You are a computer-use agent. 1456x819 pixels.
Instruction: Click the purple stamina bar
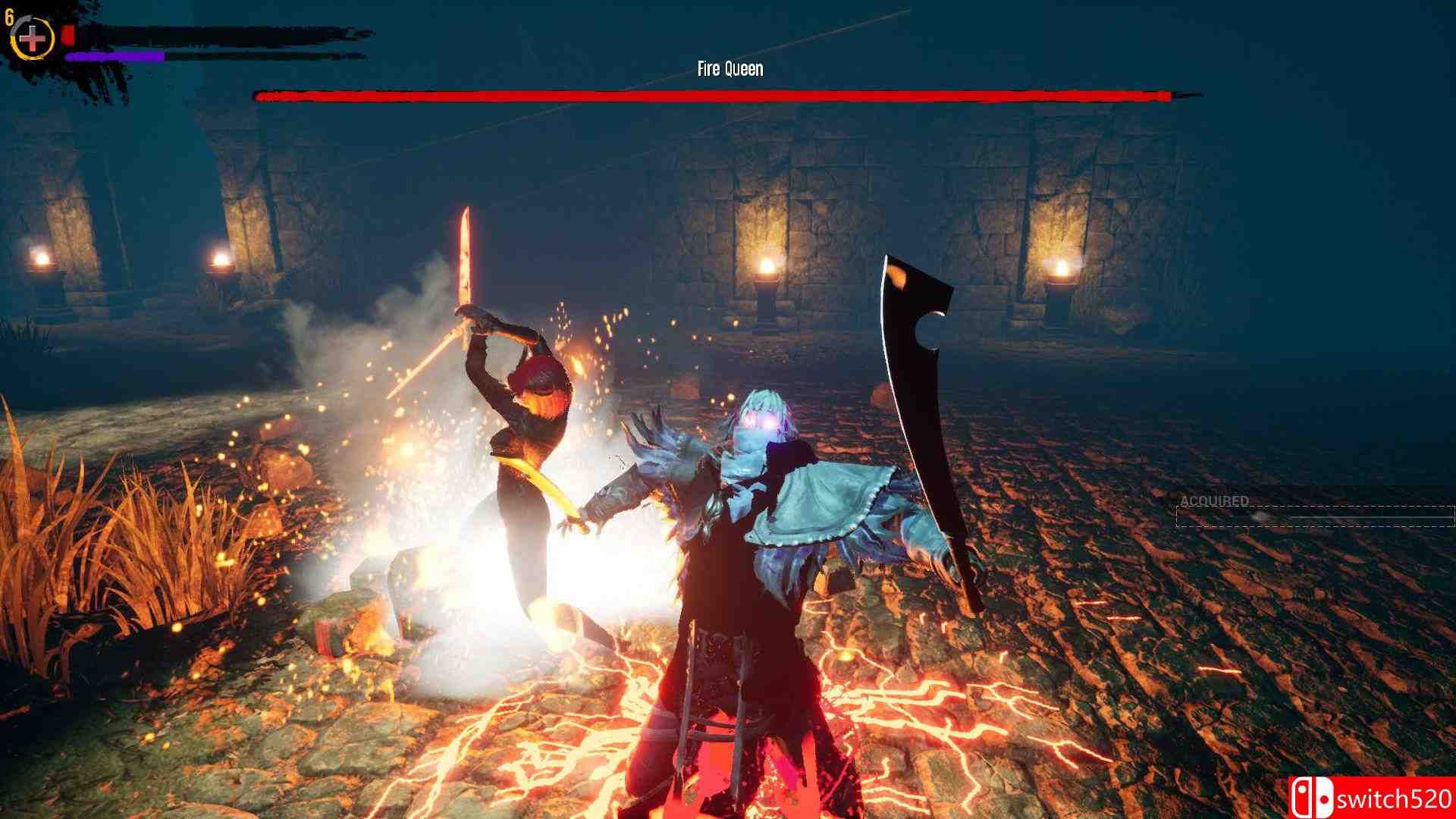(x=114, y=55)
